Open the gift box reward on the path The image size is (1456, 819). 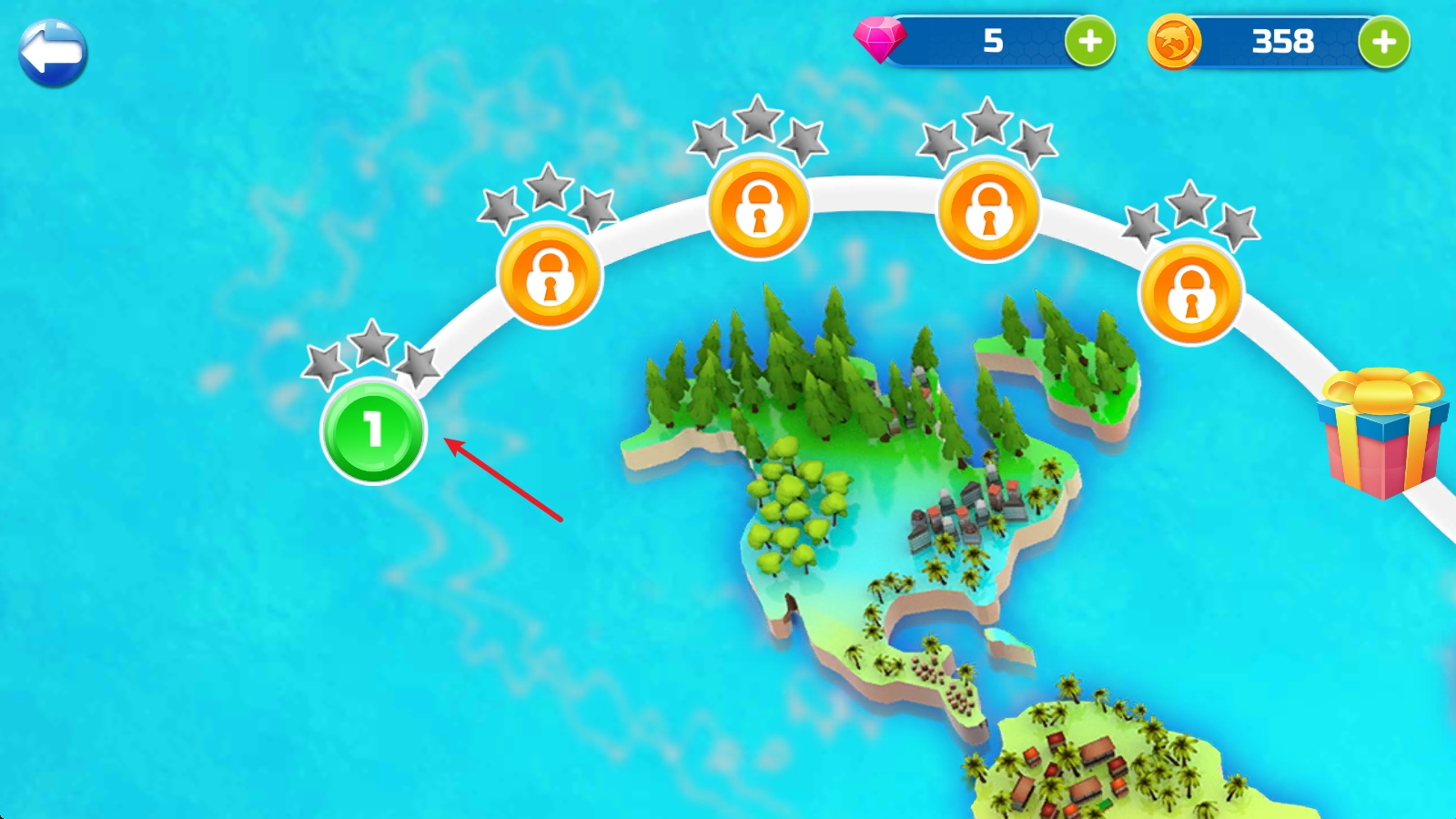tap(1381, 433)
